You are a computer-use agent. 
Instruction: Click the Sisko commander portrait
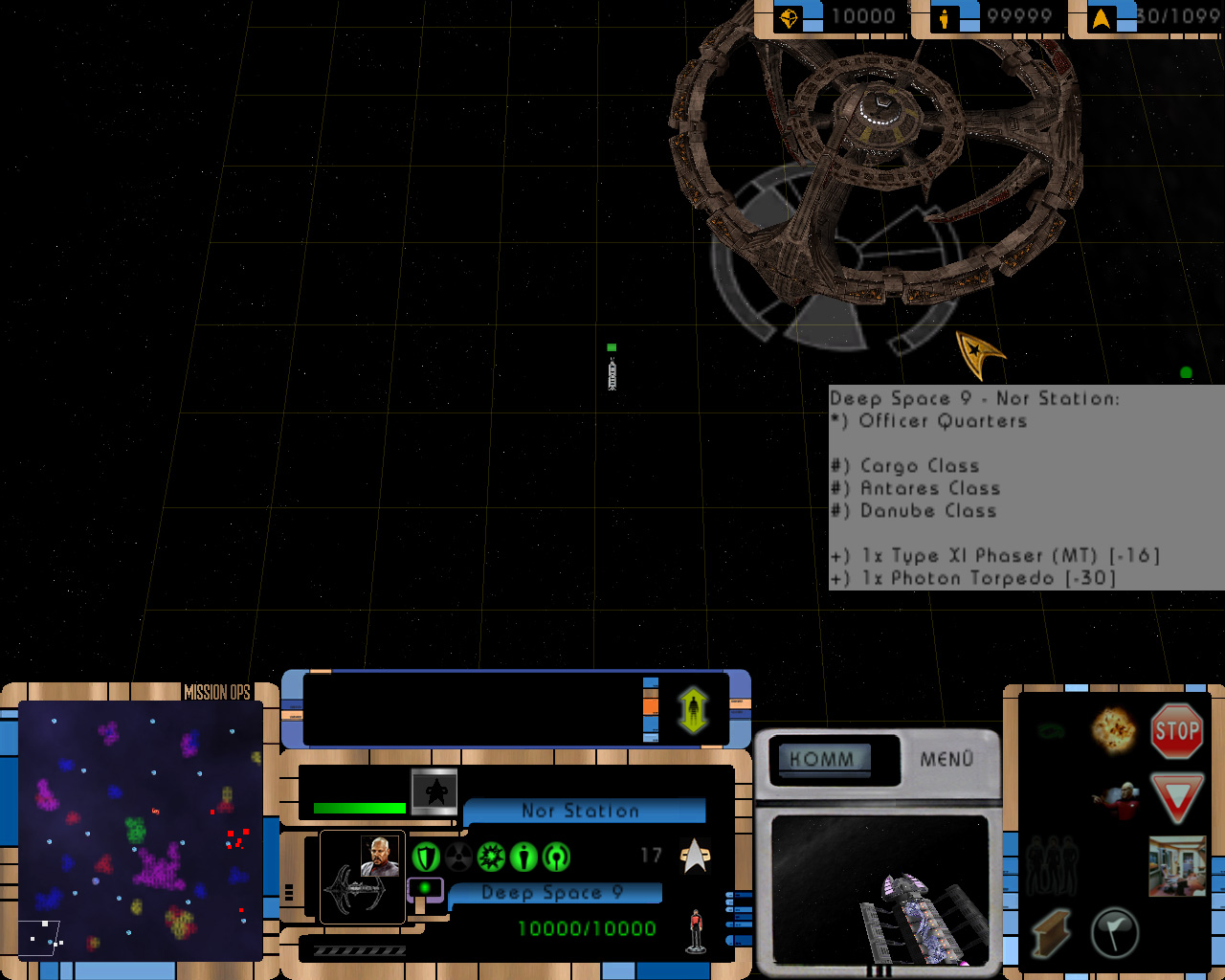[x=380, y=856]
